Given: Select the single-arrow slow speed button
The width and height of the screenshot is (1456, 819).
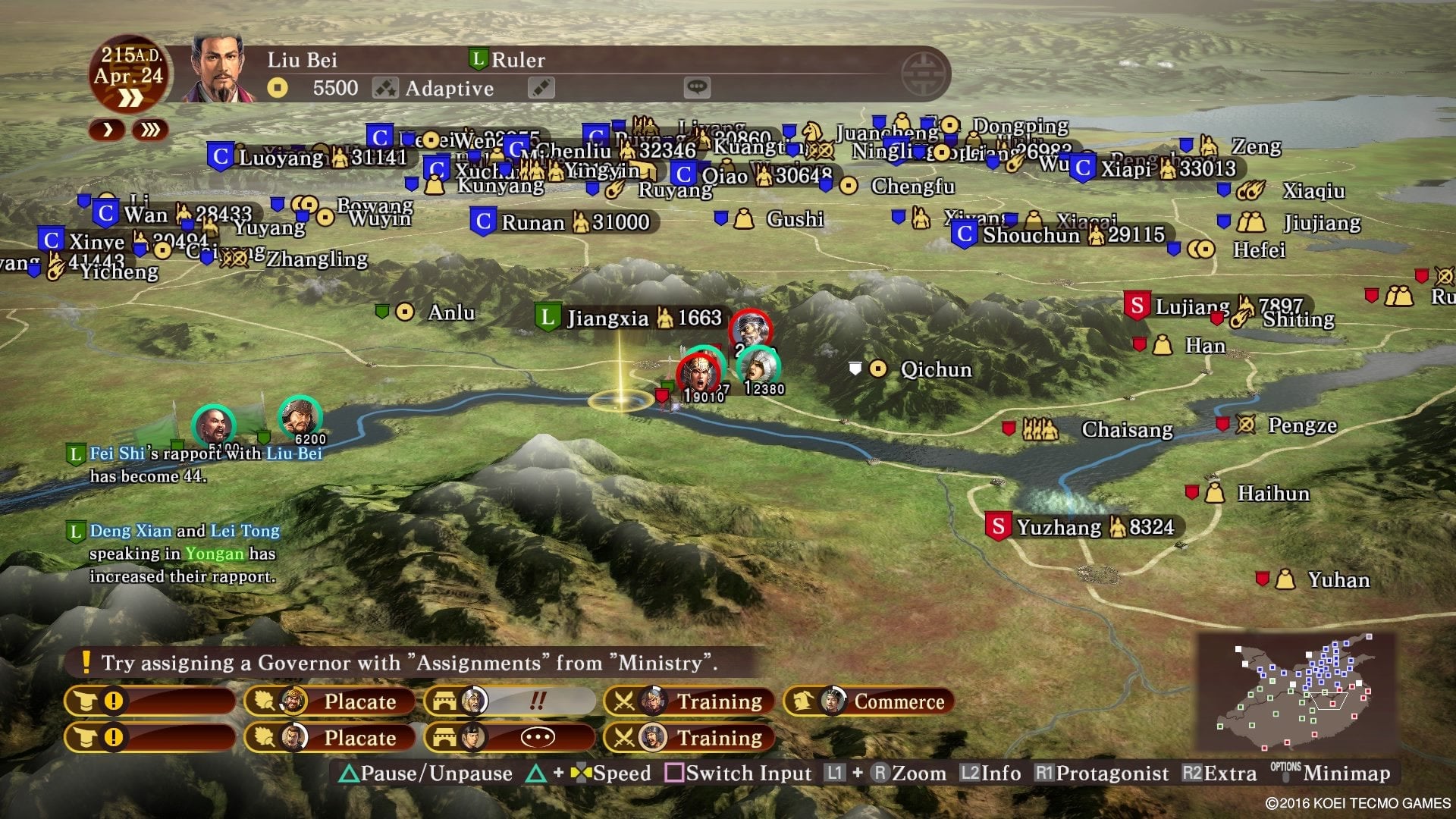Looking at the screenshot, I should coord(108,130).
